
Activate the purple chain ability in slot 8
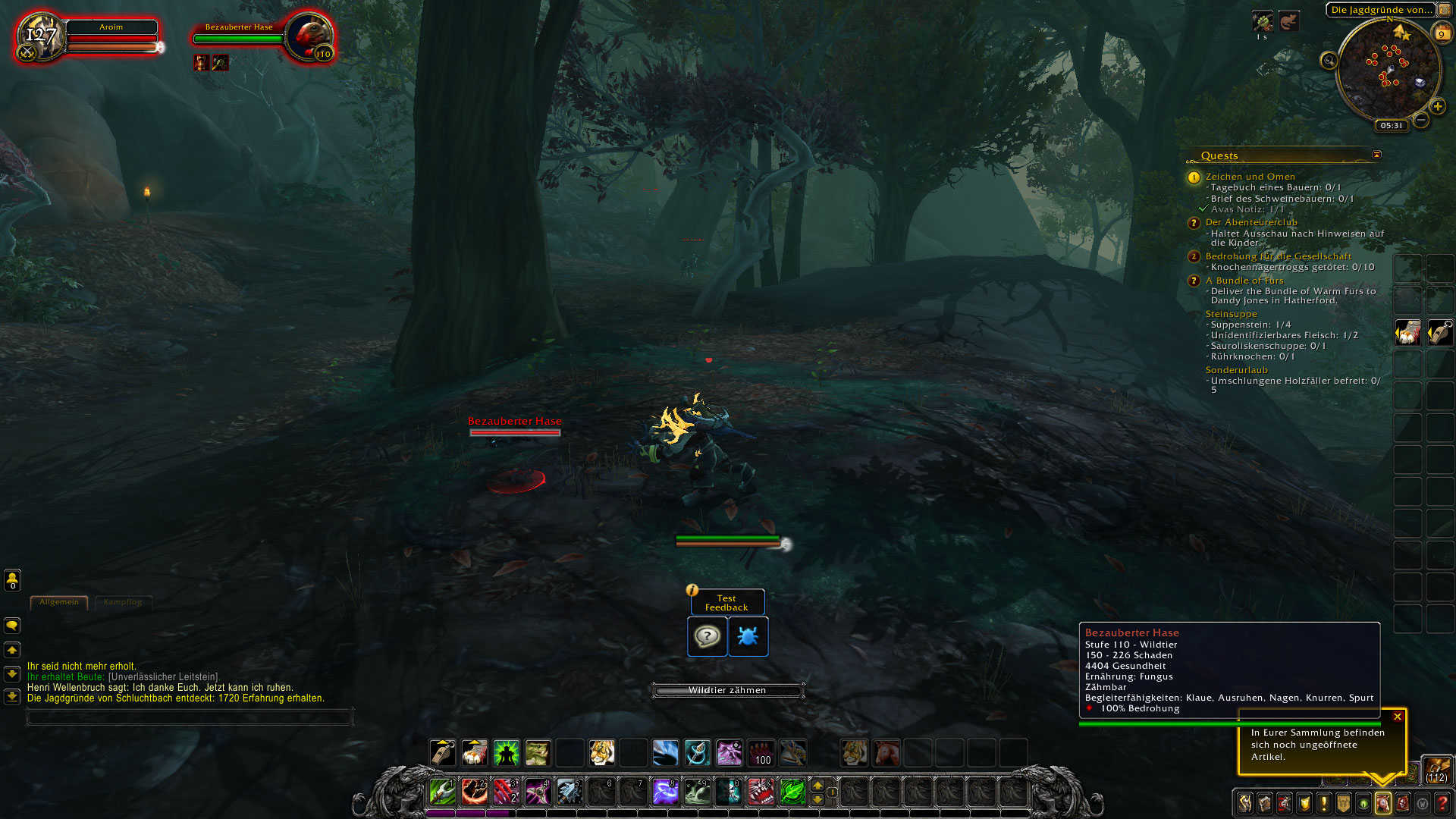click(x=665, y=792)
